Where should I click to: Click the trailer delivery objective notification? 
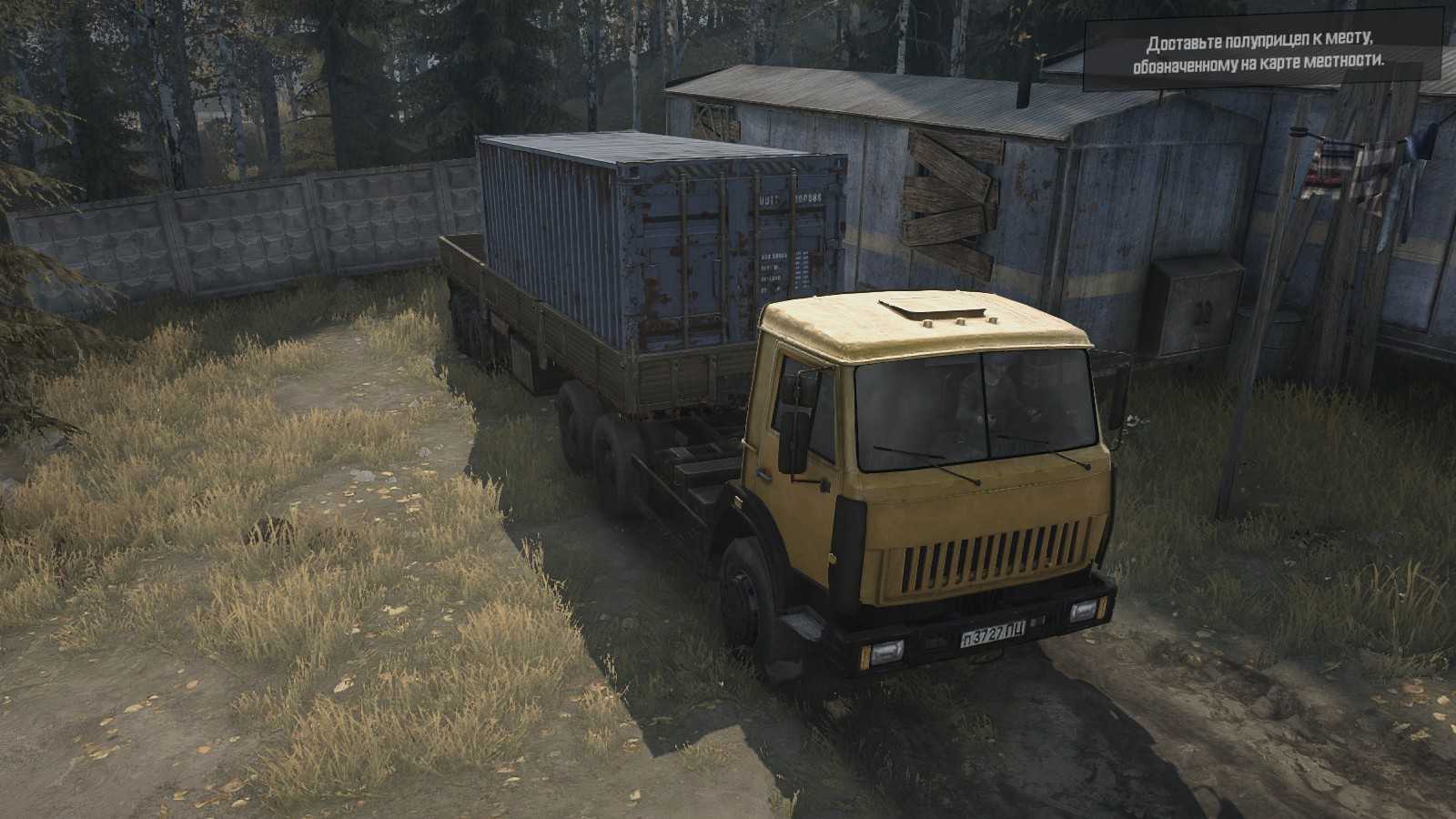1264,53
